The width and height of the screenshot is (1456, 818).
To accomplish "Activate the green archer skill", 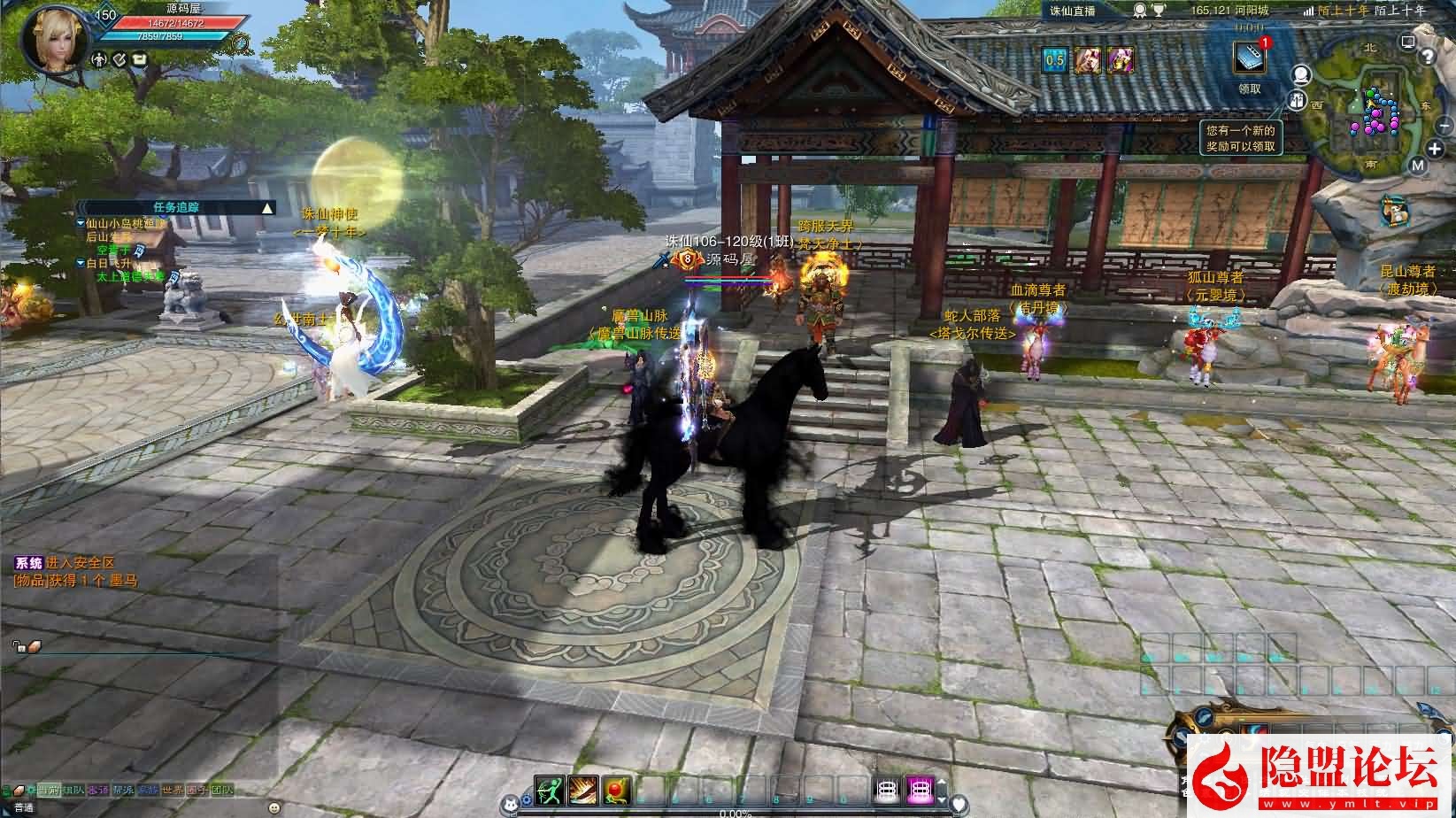I will [x=549, y=791].
